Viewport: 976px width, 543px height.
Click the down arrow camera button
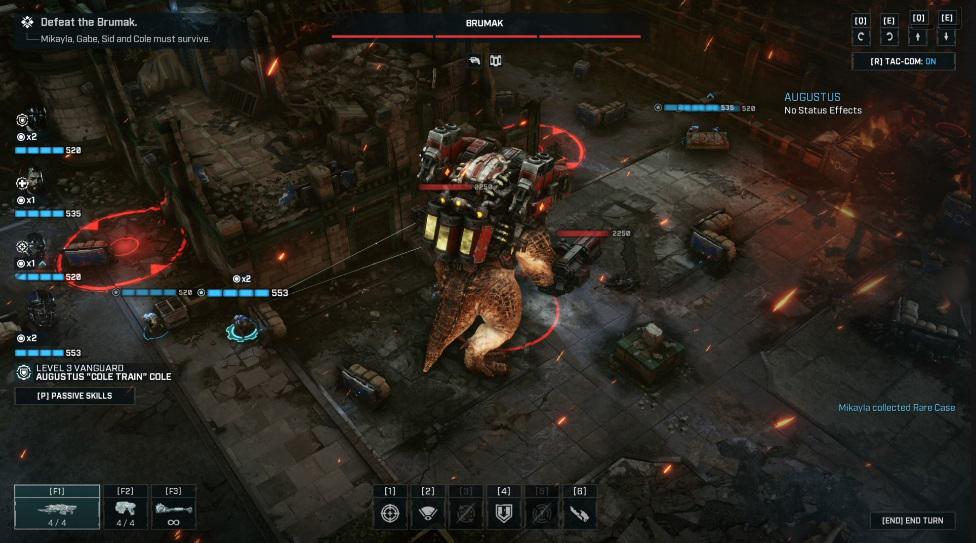tap(947, 38)
